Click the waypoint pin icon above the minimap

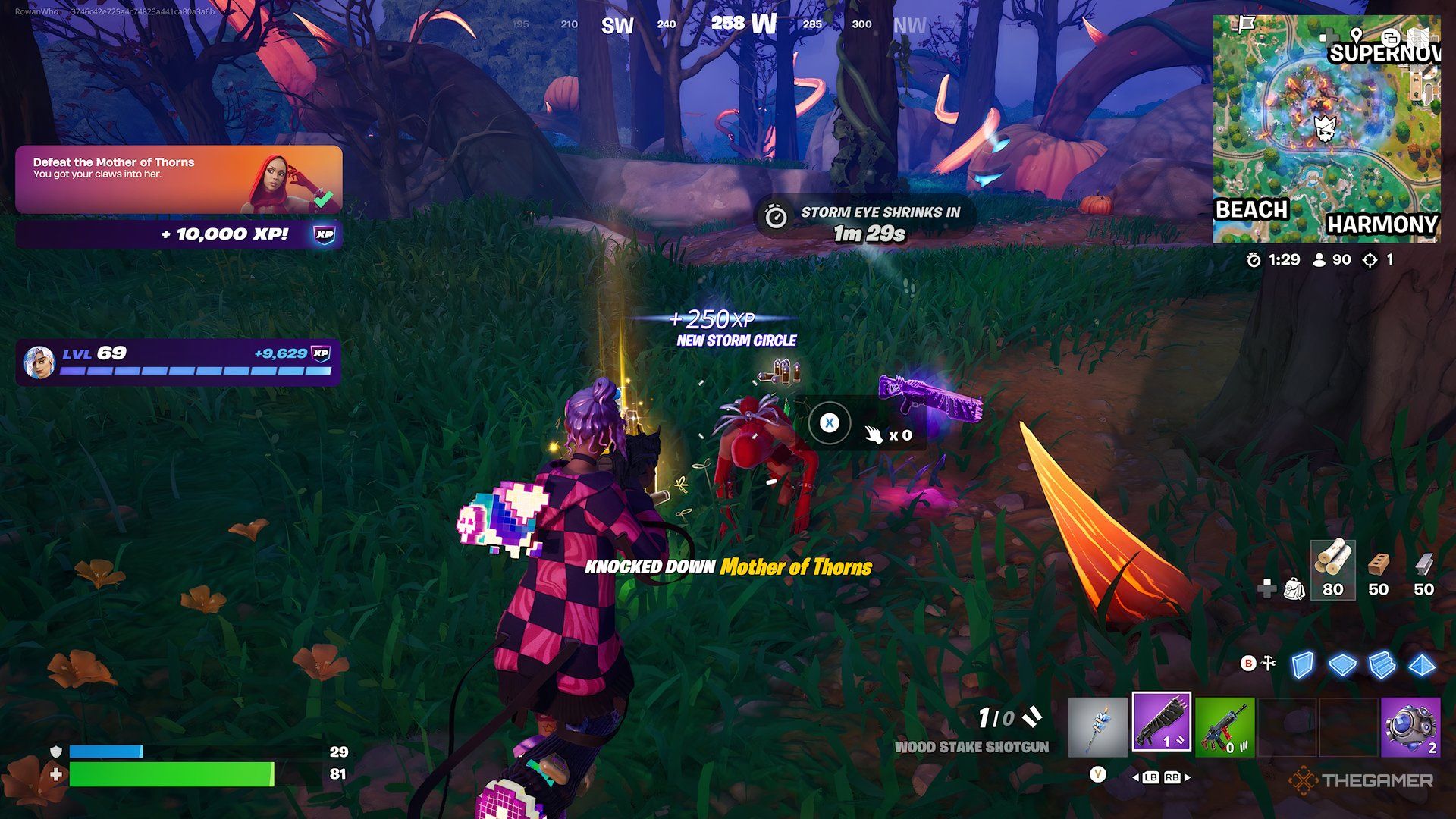click(x=1357, y=36)
